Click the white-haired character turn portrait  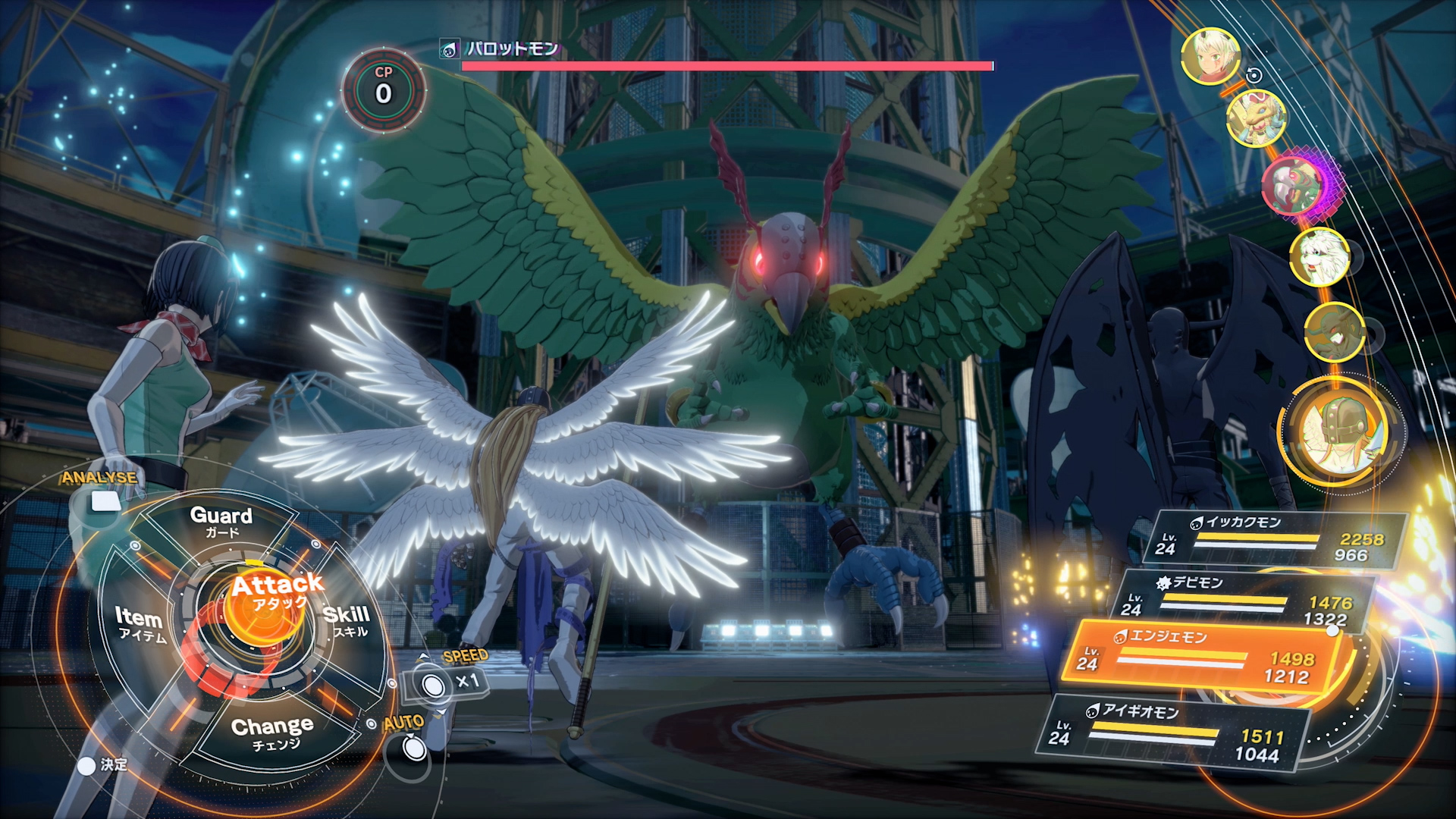coord(1210,55)
